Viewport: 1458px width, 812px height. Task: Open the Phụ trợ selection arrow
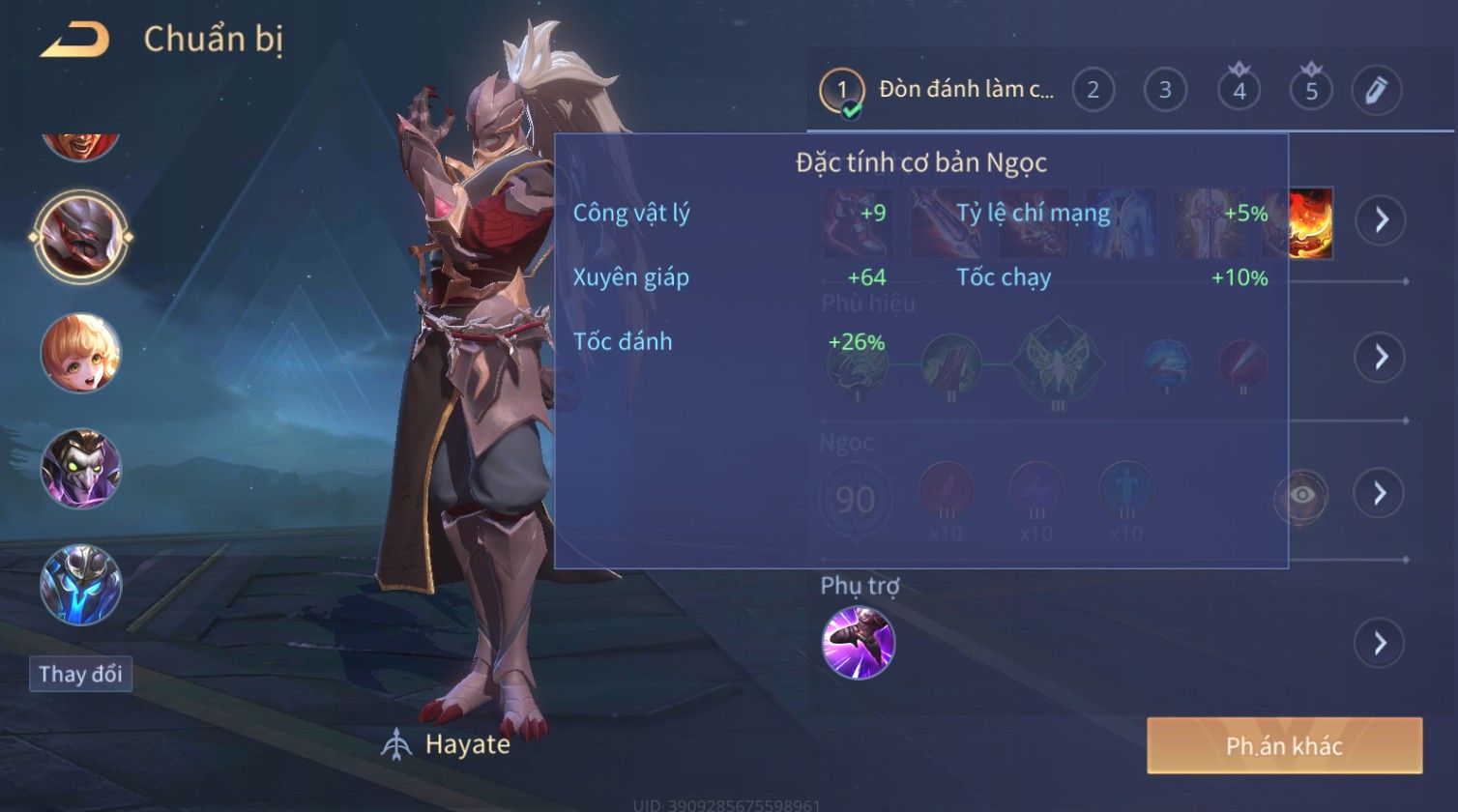click(1380, 643)
